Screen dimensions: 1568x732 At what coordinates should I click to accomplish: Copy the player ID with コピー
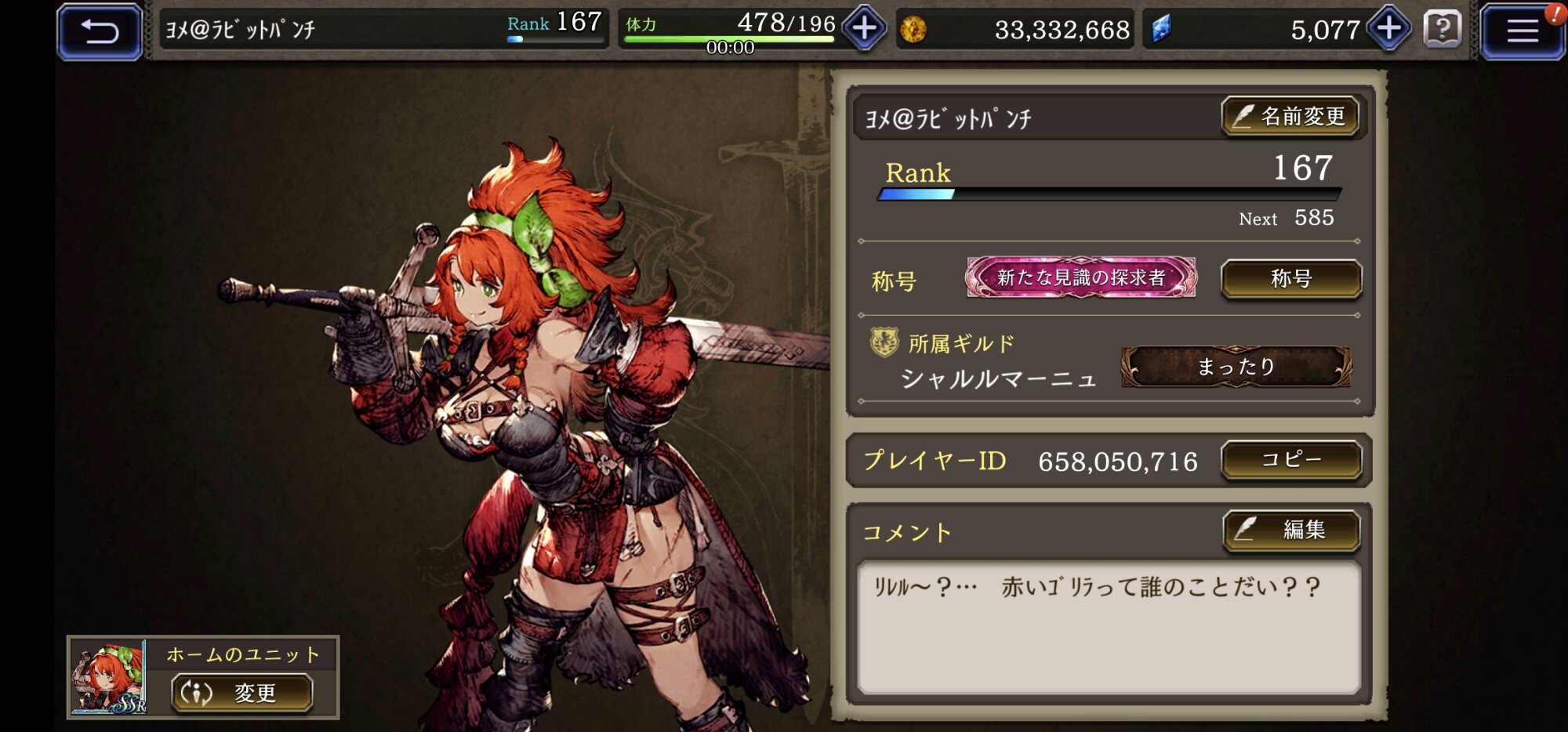(1291, 459)
